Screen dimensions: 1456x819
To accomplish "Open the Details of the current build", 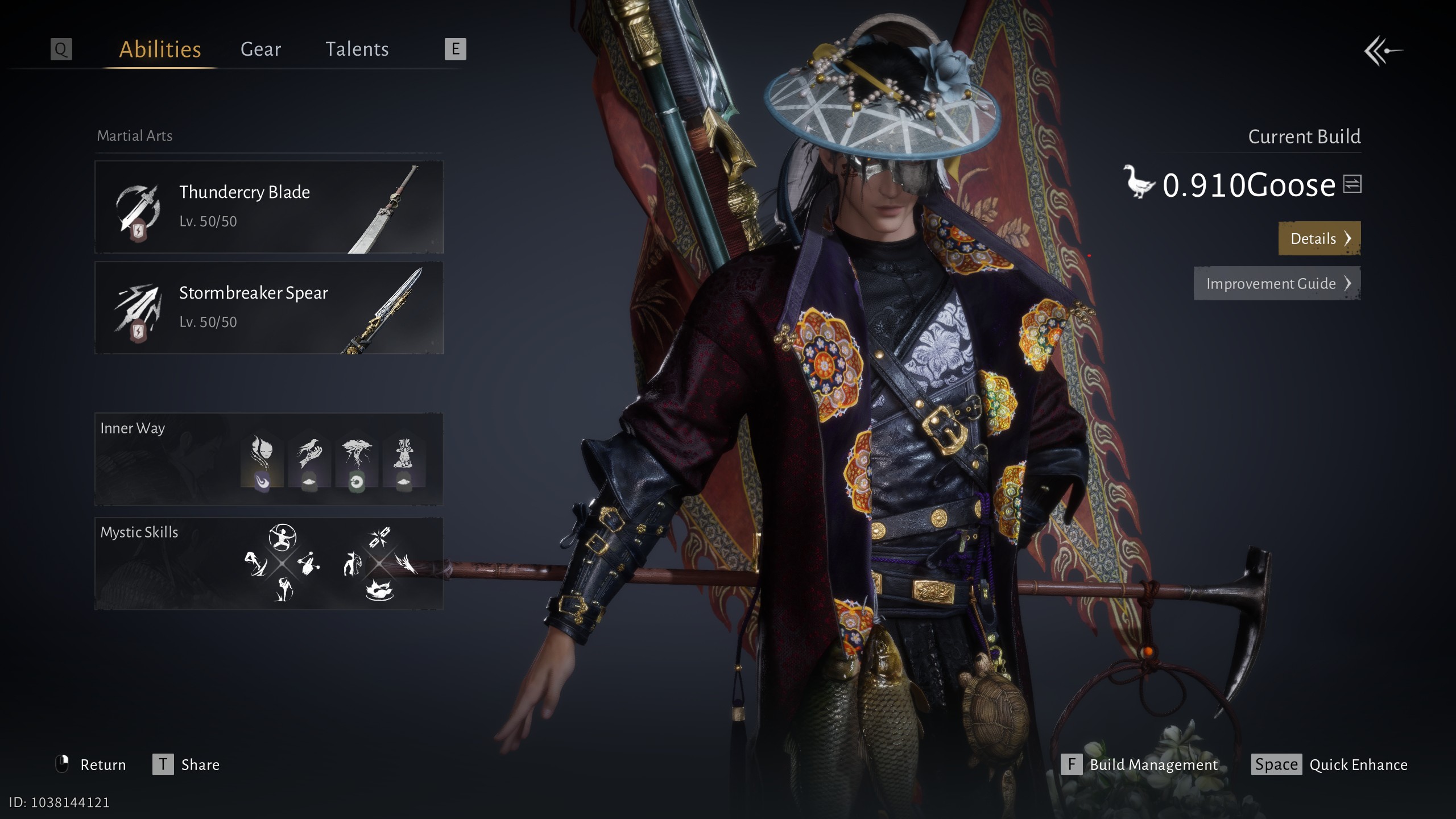I will [x=1319, y=238].
